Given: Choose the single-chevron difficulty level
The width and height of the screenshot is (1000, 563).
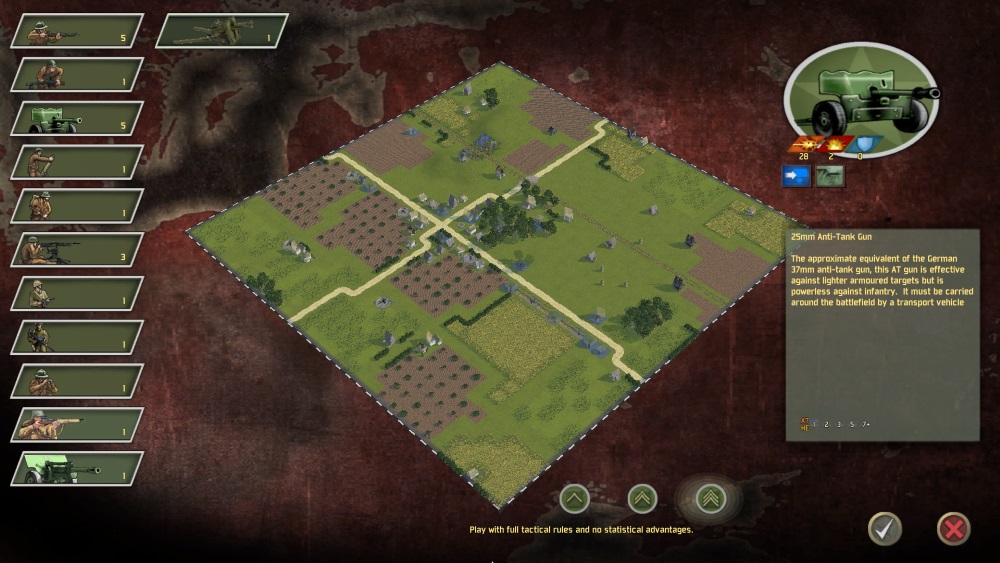Looking at the screenshot, I should click(x=574, y=497).
